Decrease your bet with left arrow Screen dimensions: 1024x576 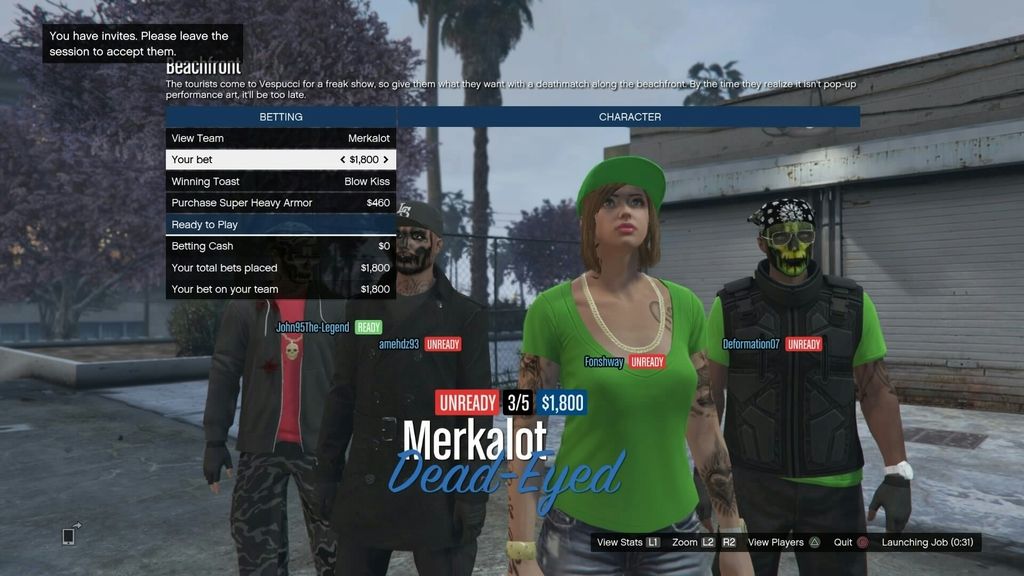[342, 160]
